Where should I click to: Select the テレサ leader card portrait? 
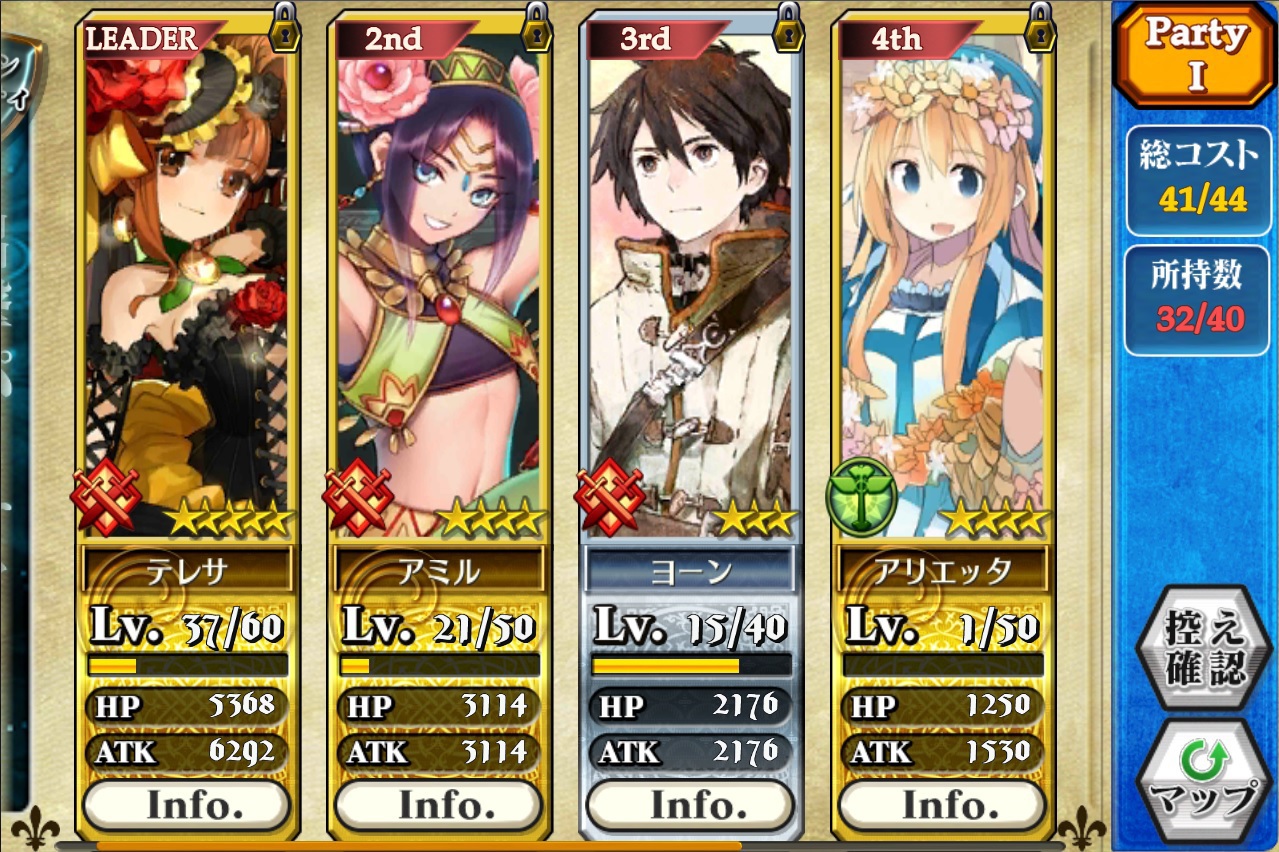pos(187,280)
